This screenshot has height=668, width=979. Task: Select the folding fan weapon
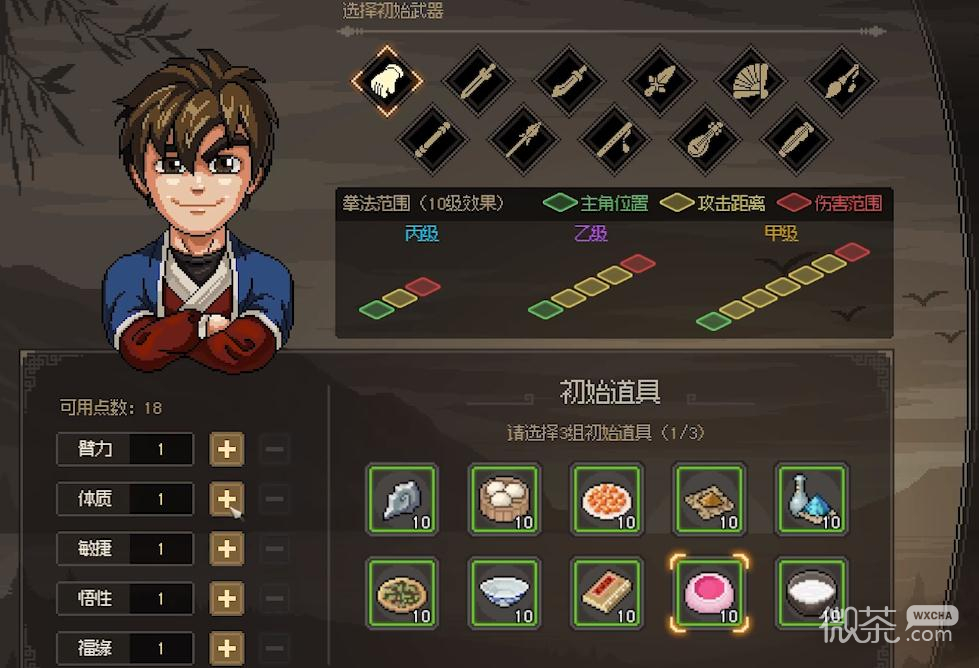coord(749,81)
